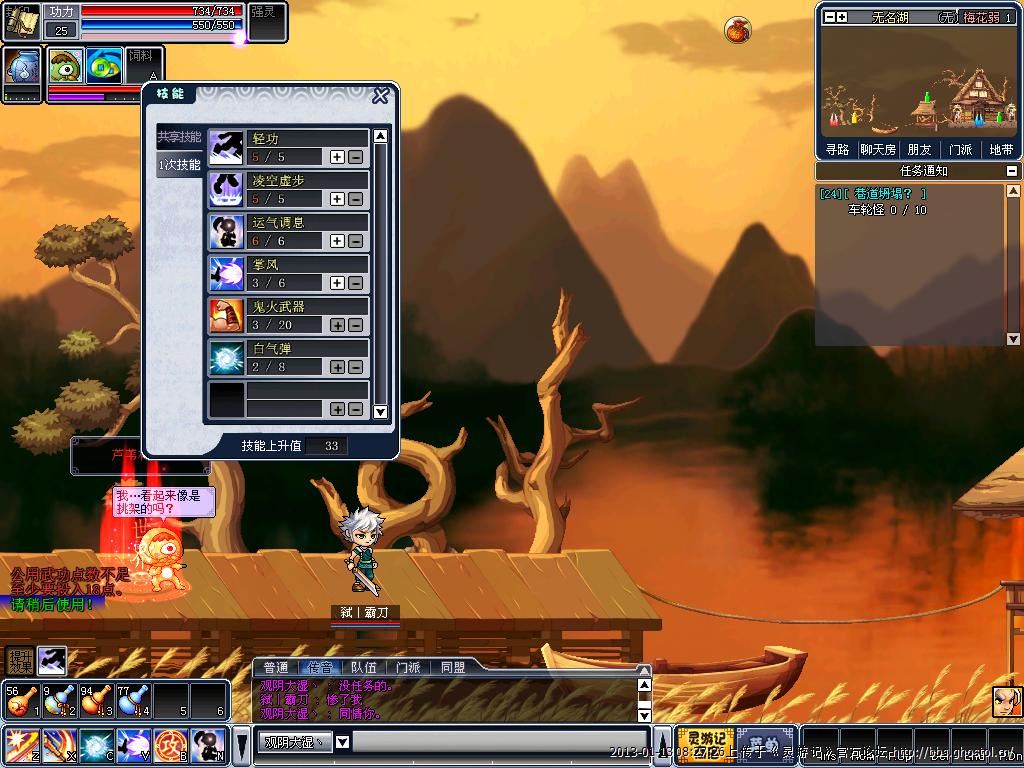Viewport: 1024px width, 768px height.
Task: Open the 地带 zone map button
Action: (1001, 150)
